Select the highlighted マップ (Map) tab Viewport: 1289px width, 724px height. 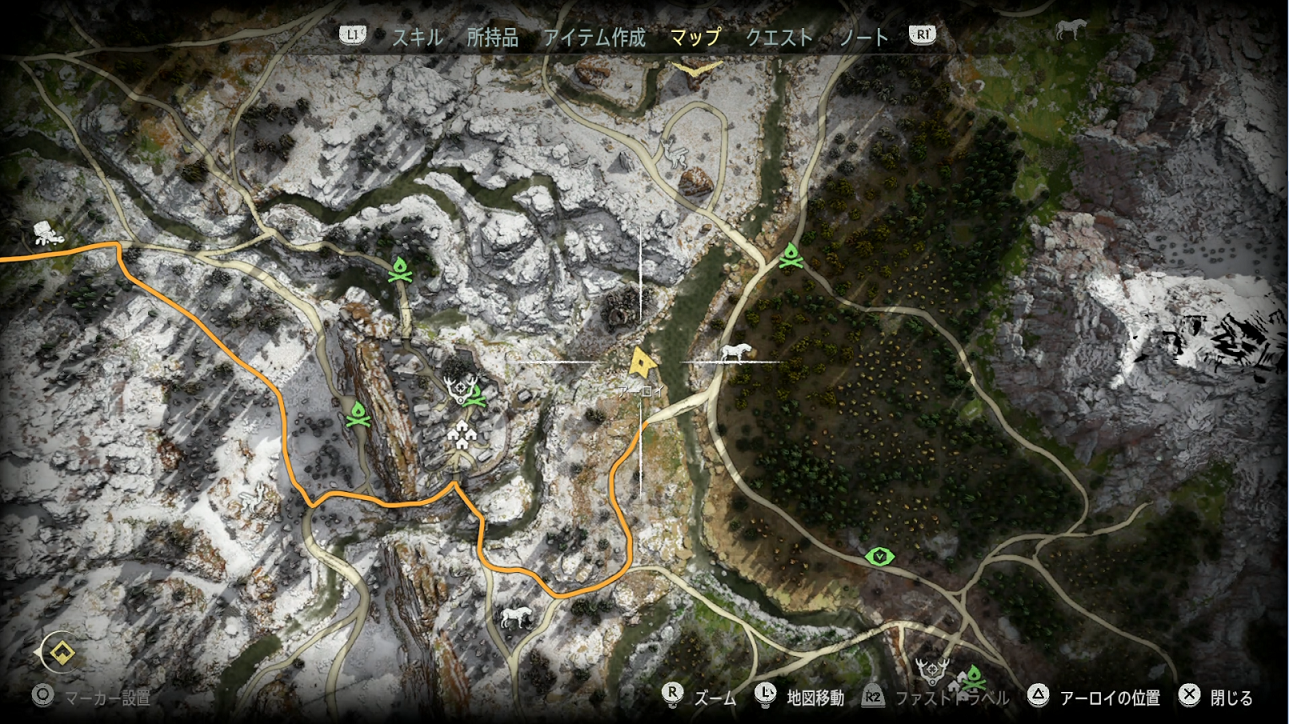(695, 38)
